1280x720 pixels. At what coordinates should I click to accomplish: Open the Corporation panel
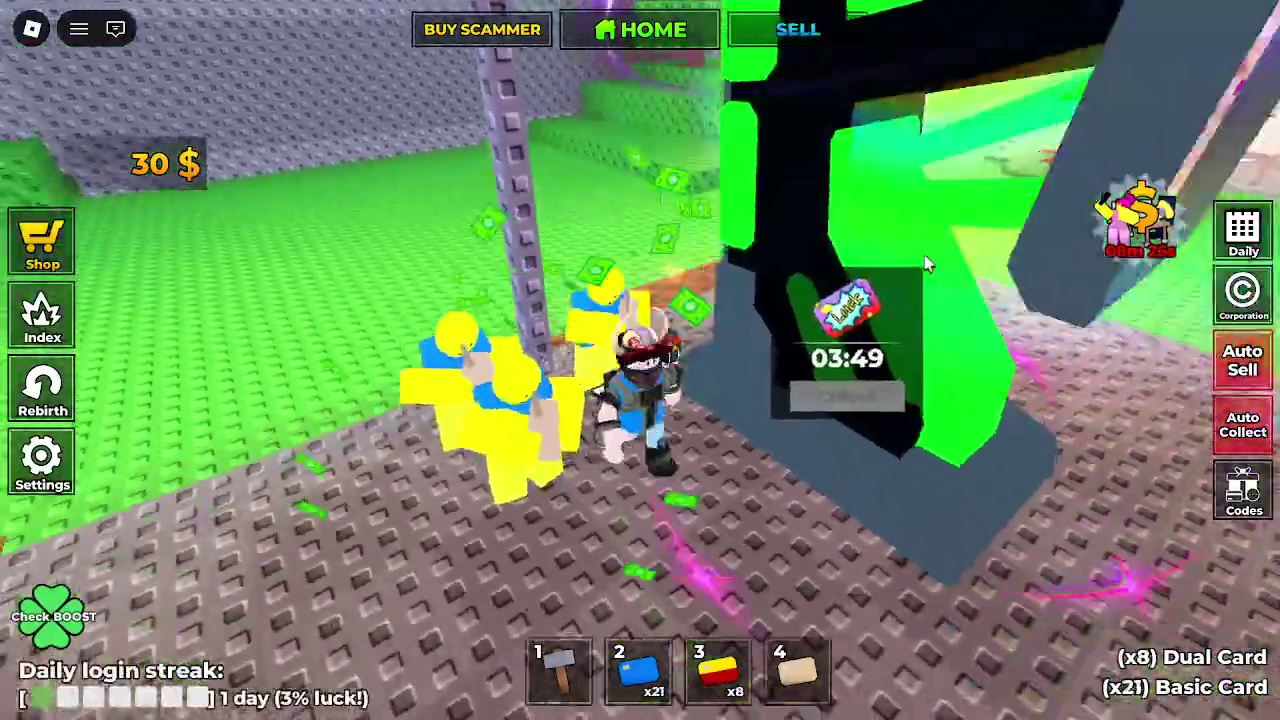[x=1243, y=296]
